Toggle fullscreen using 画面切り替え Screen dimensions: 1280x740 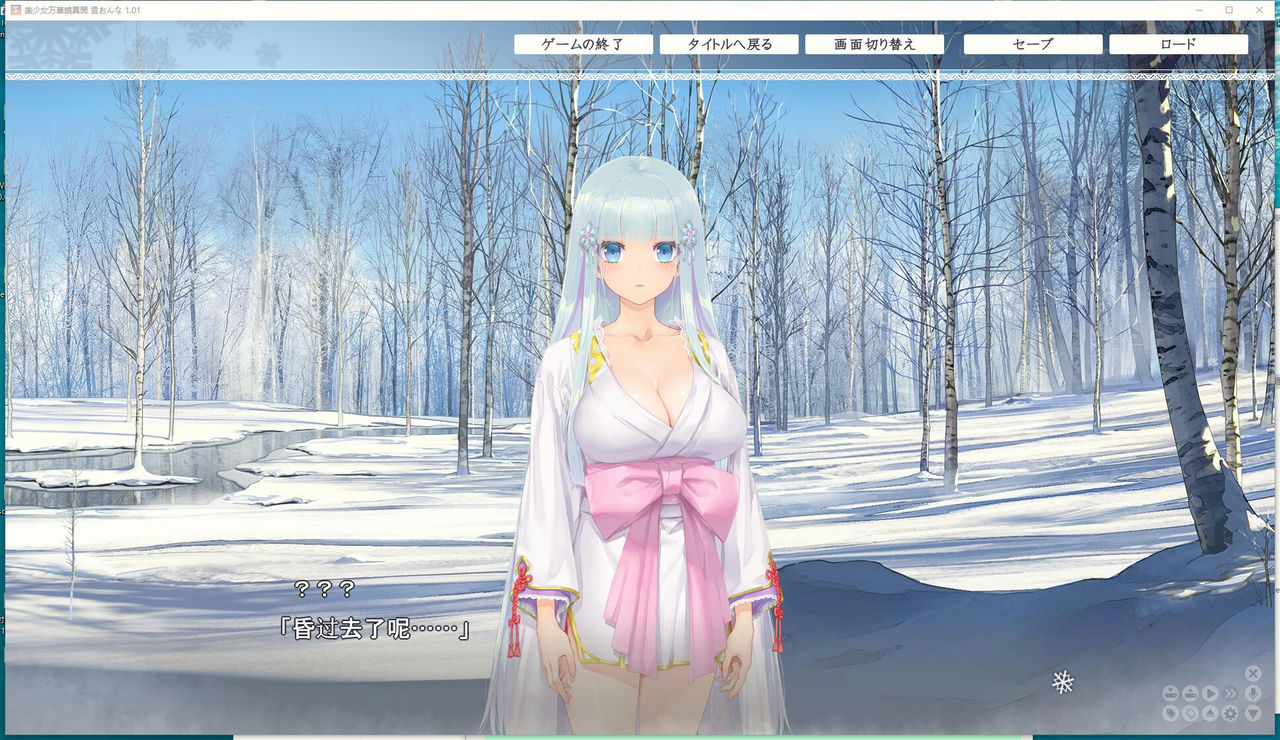pos(878,44)
